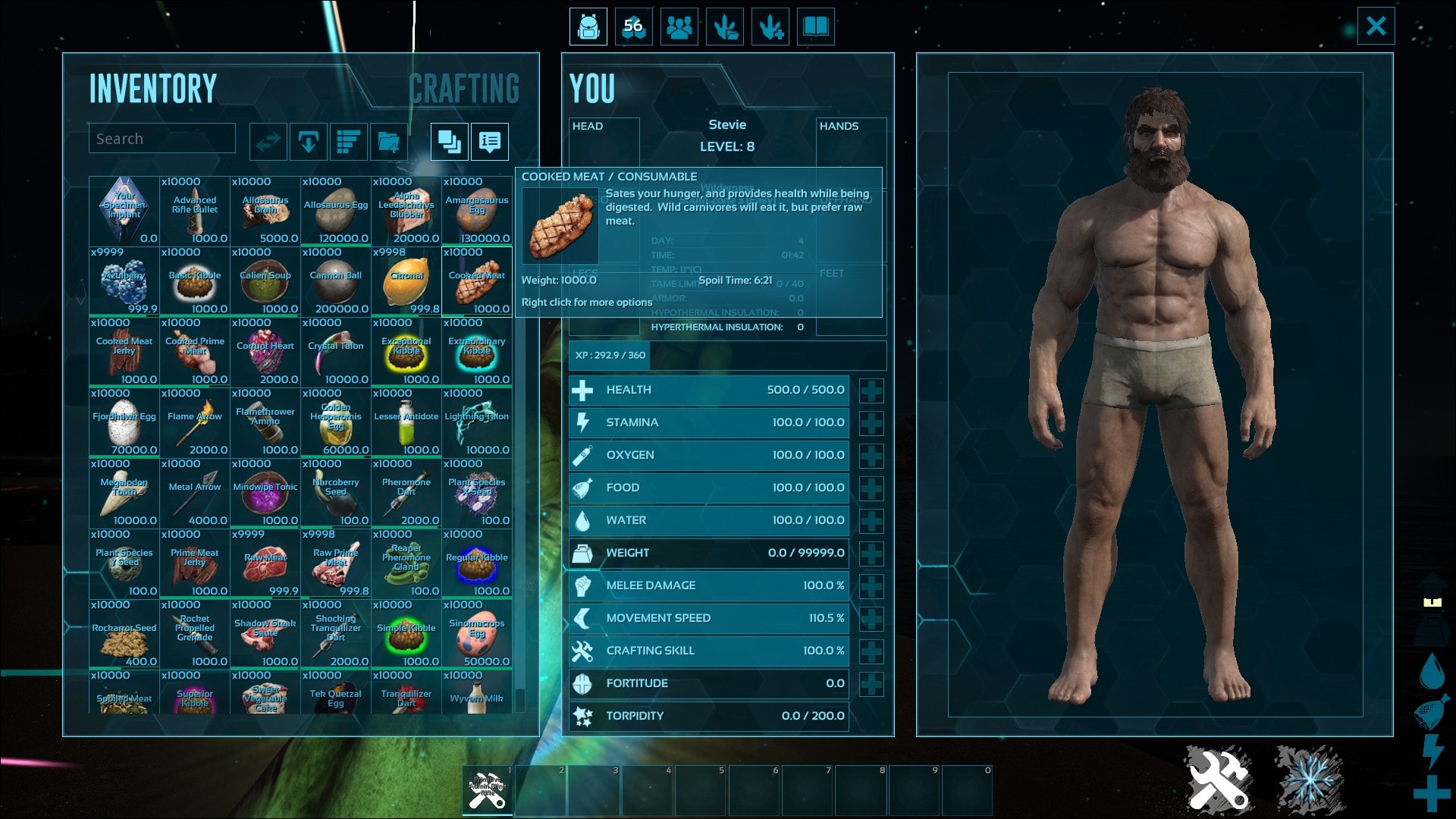1456x819 pixels.
Task: Toggle the item tooltip display button
Action: (x=490, y=142)
